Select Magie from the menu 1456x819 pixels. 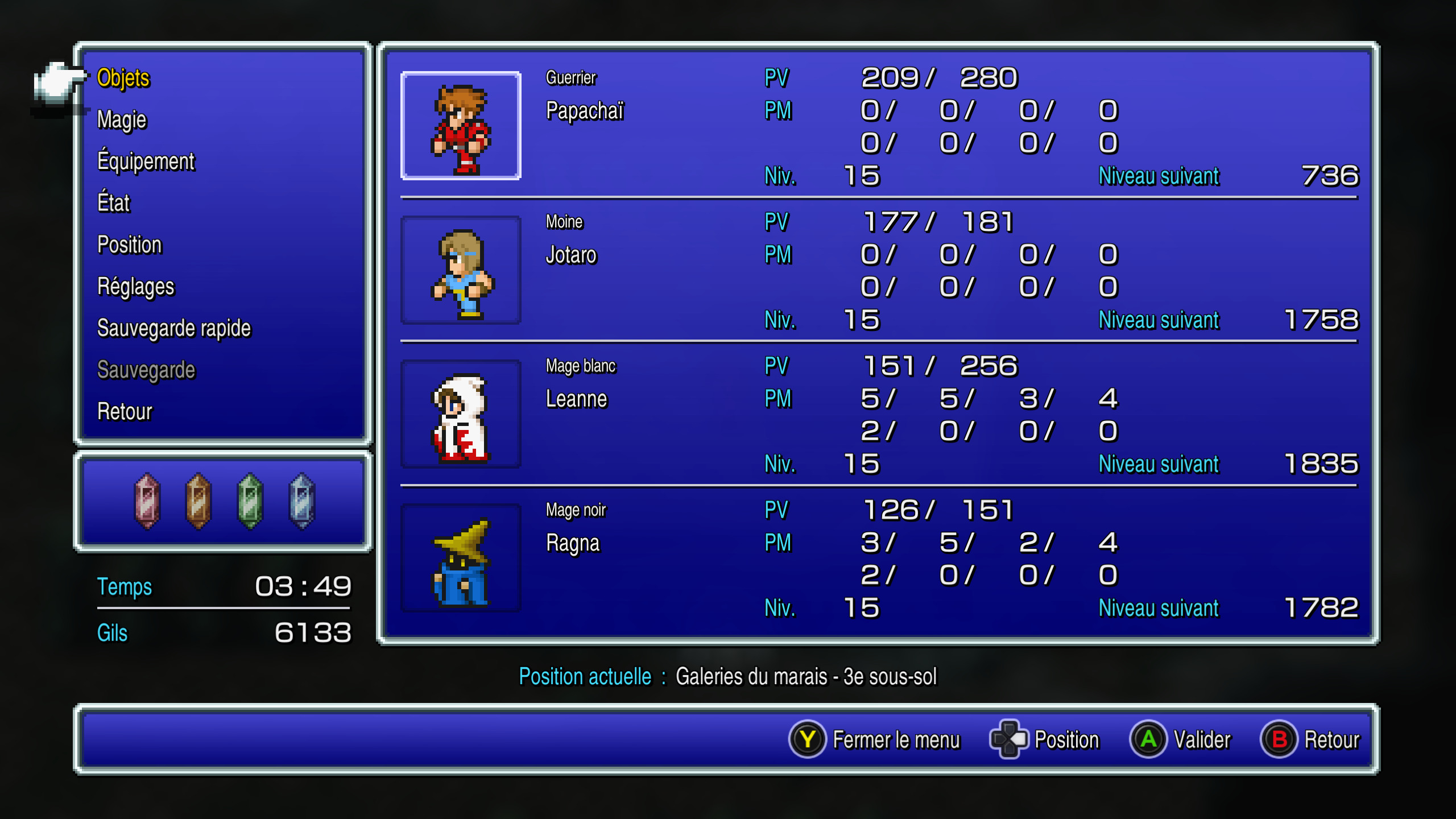click(x=122, y=119)
